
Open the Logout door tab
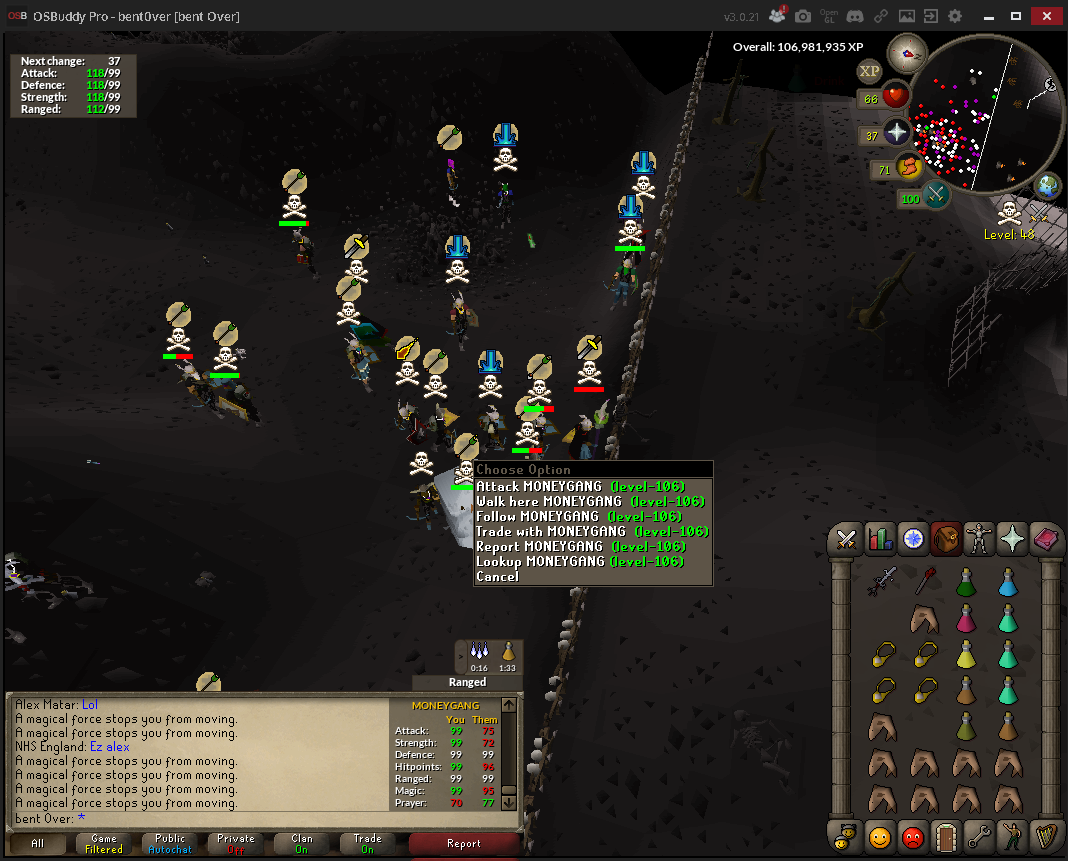[x=946, y=834]
